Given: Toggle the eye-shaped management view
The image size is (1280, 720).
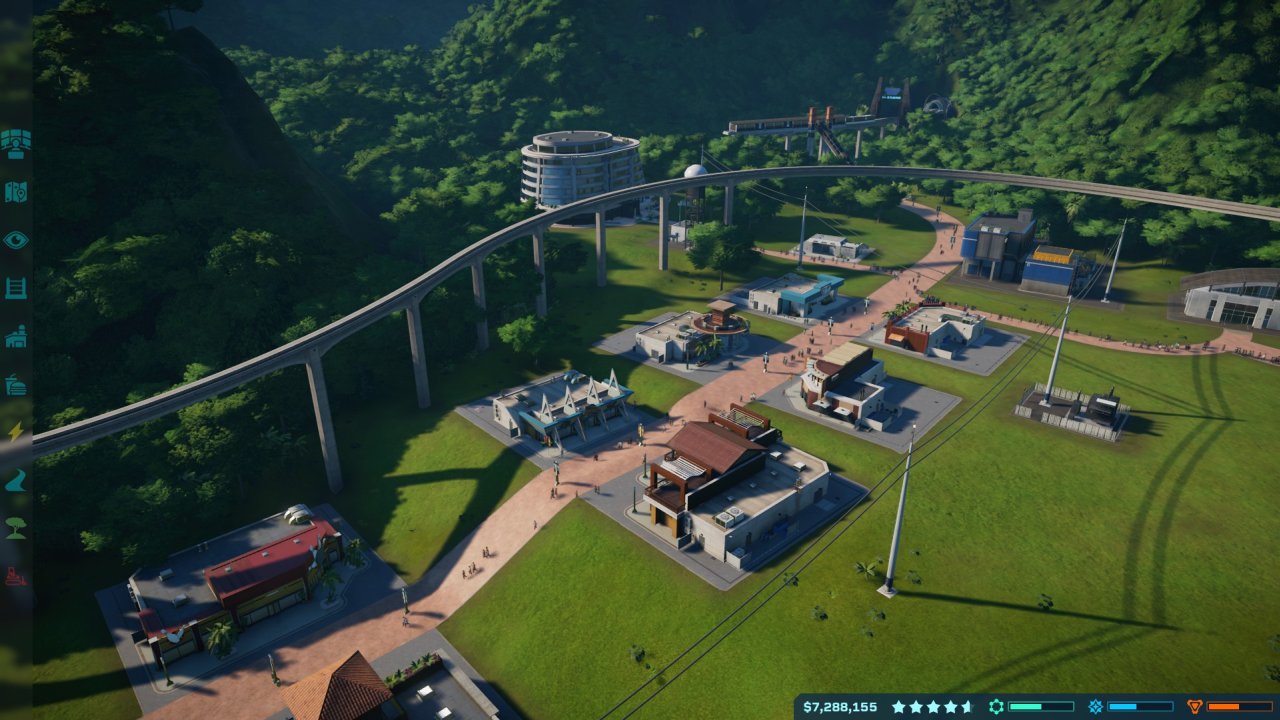Looking at the screenshot, I should point(15,240).
